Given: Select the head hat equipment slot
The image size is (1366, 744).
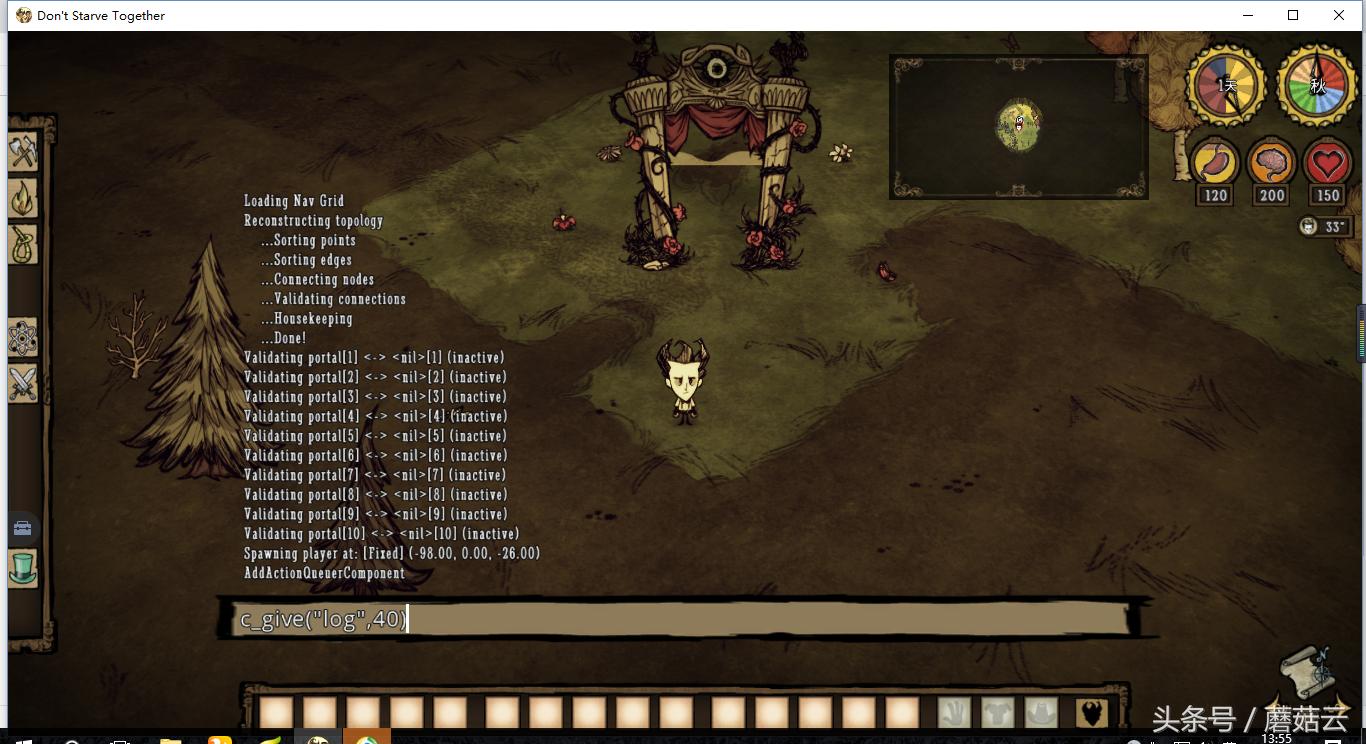Looking at the screenshot, I should pyautogui.click(x=1041, y=712).
